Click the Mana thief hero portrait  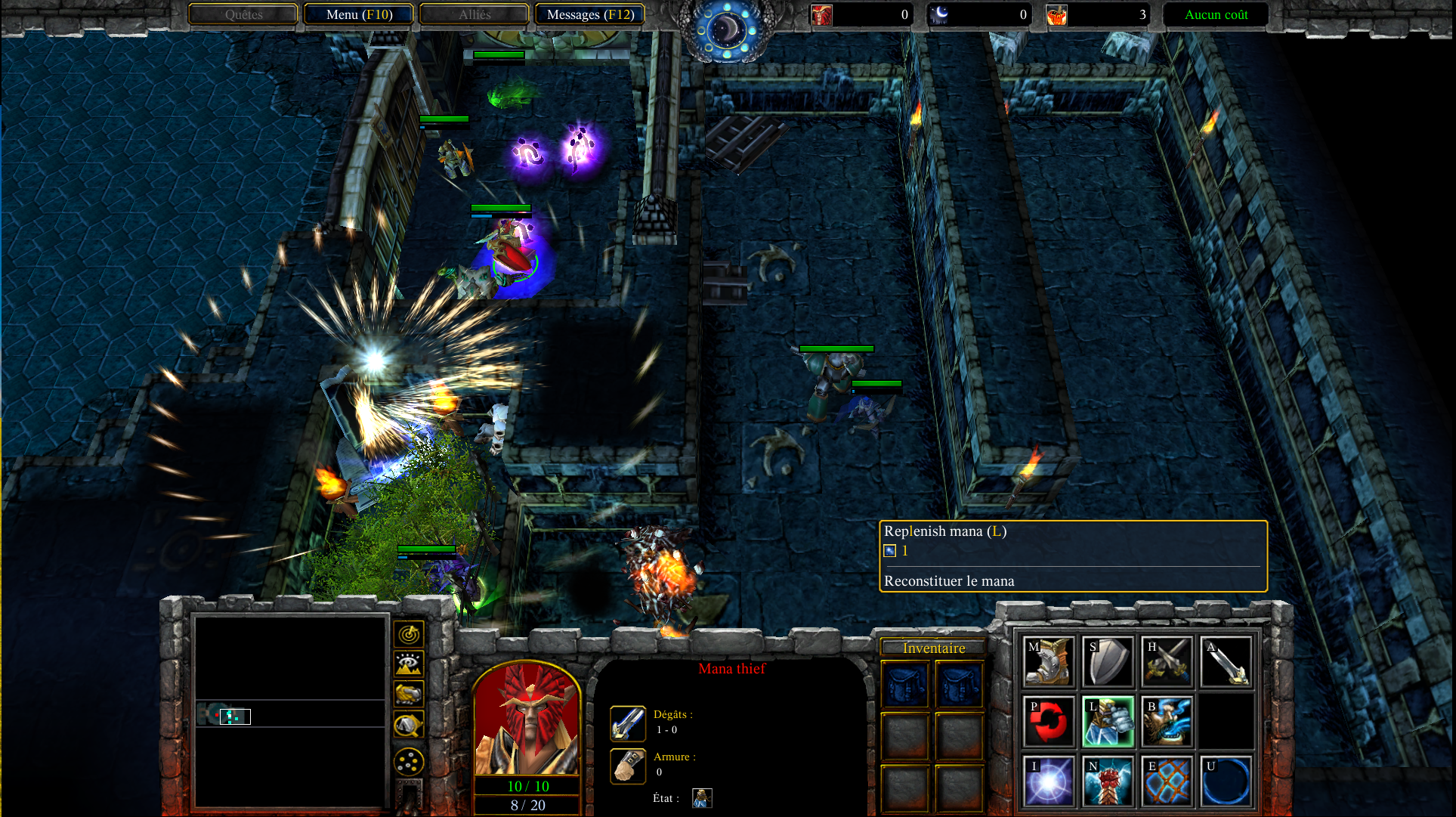pos(527,718)
